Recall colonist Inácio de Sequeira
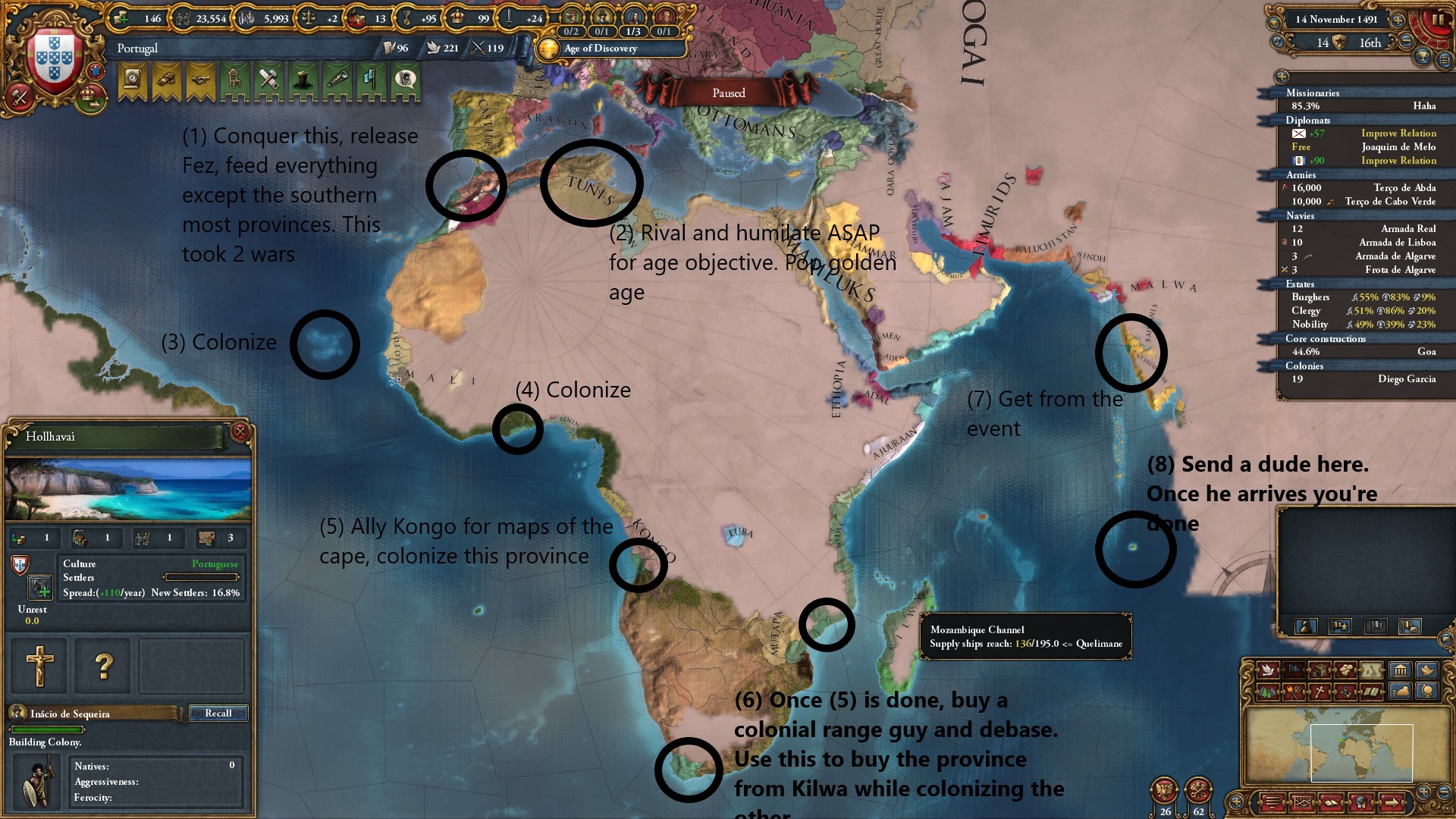Screen dimensions: 1456x819 218,714
